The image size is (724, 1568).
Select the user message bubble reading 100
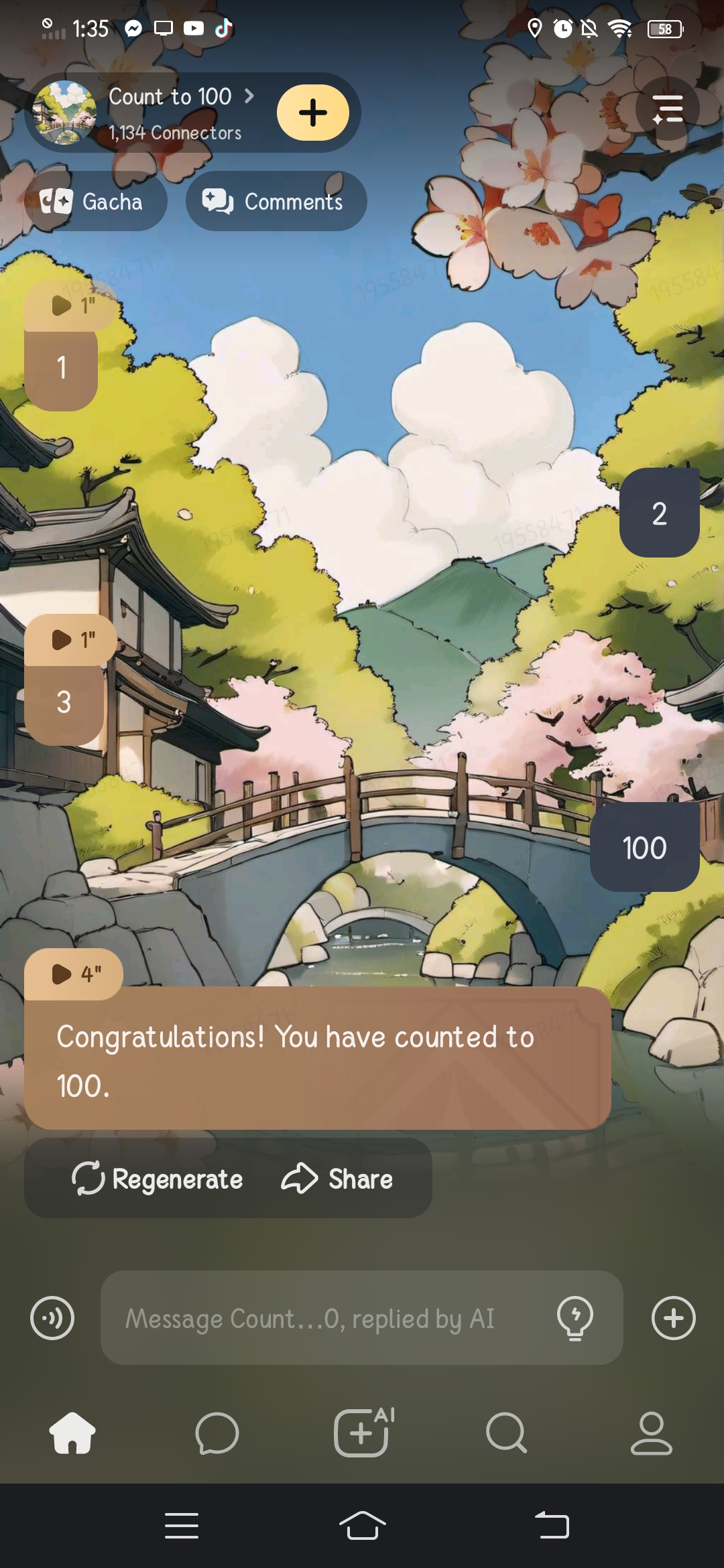point(644,848)
